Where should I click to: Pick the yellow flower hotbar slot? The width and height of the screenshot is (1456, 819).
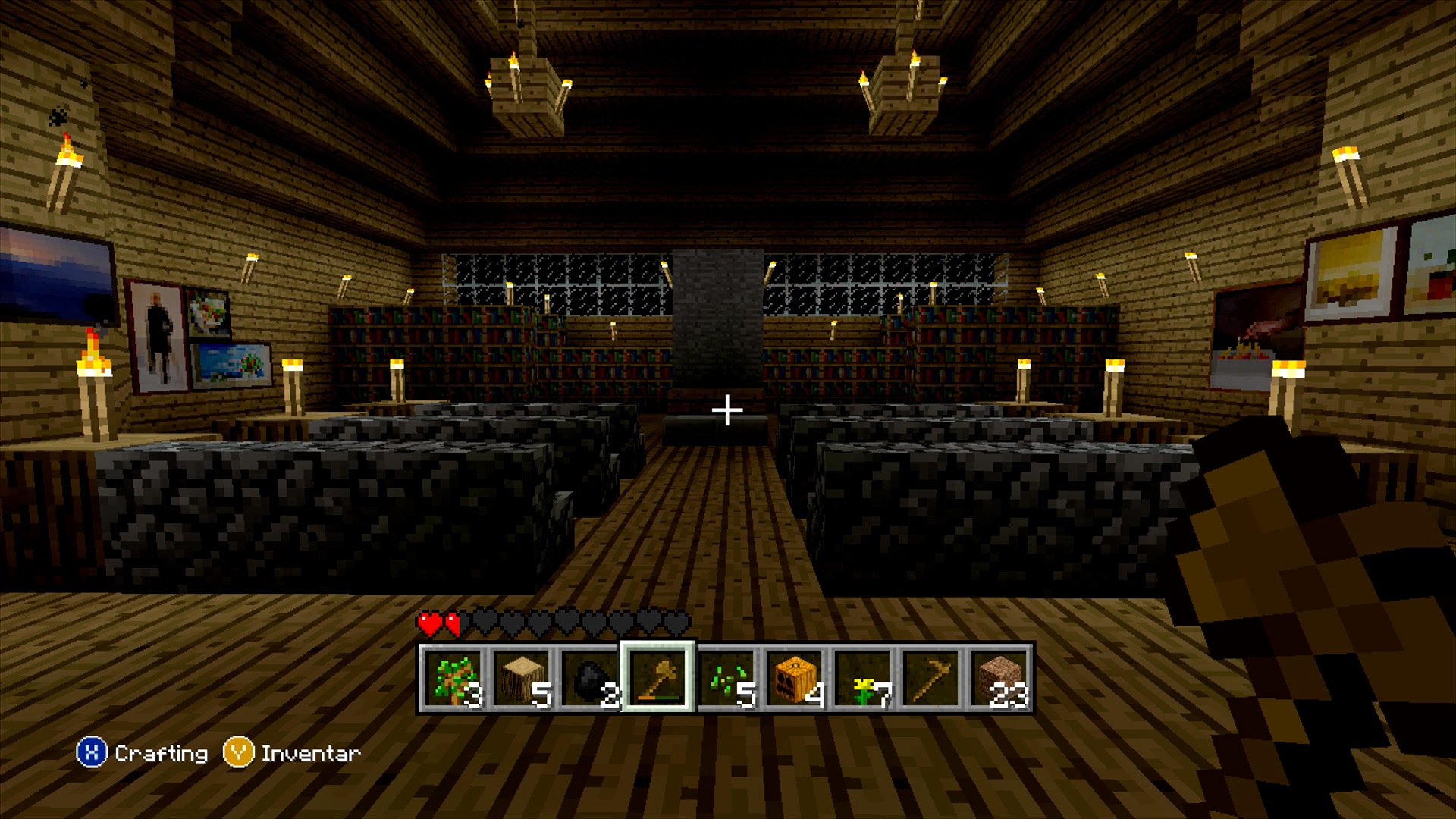coord(862,678)
